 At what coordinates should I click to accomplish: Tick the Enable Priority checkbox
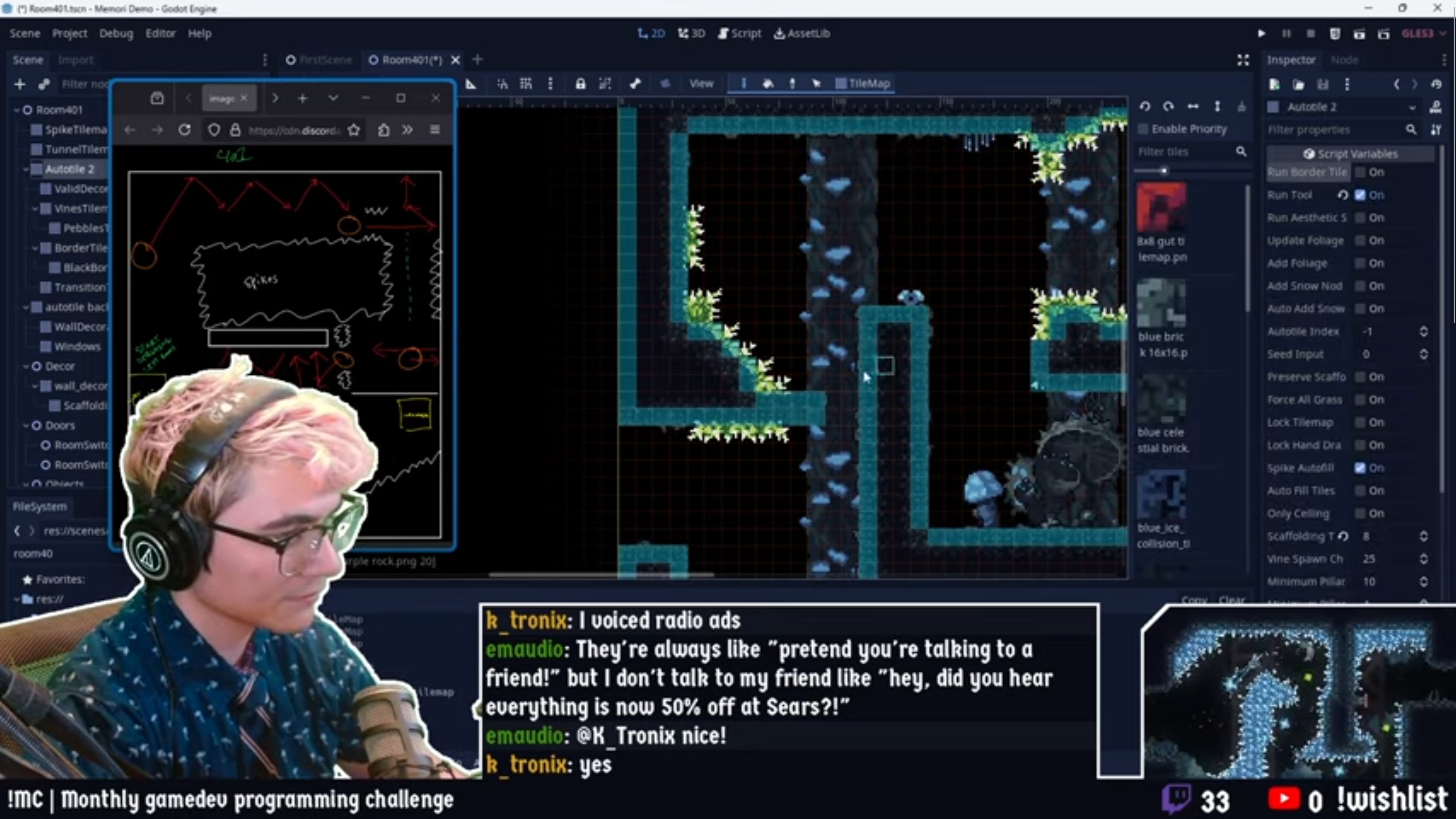[1143, 129]
